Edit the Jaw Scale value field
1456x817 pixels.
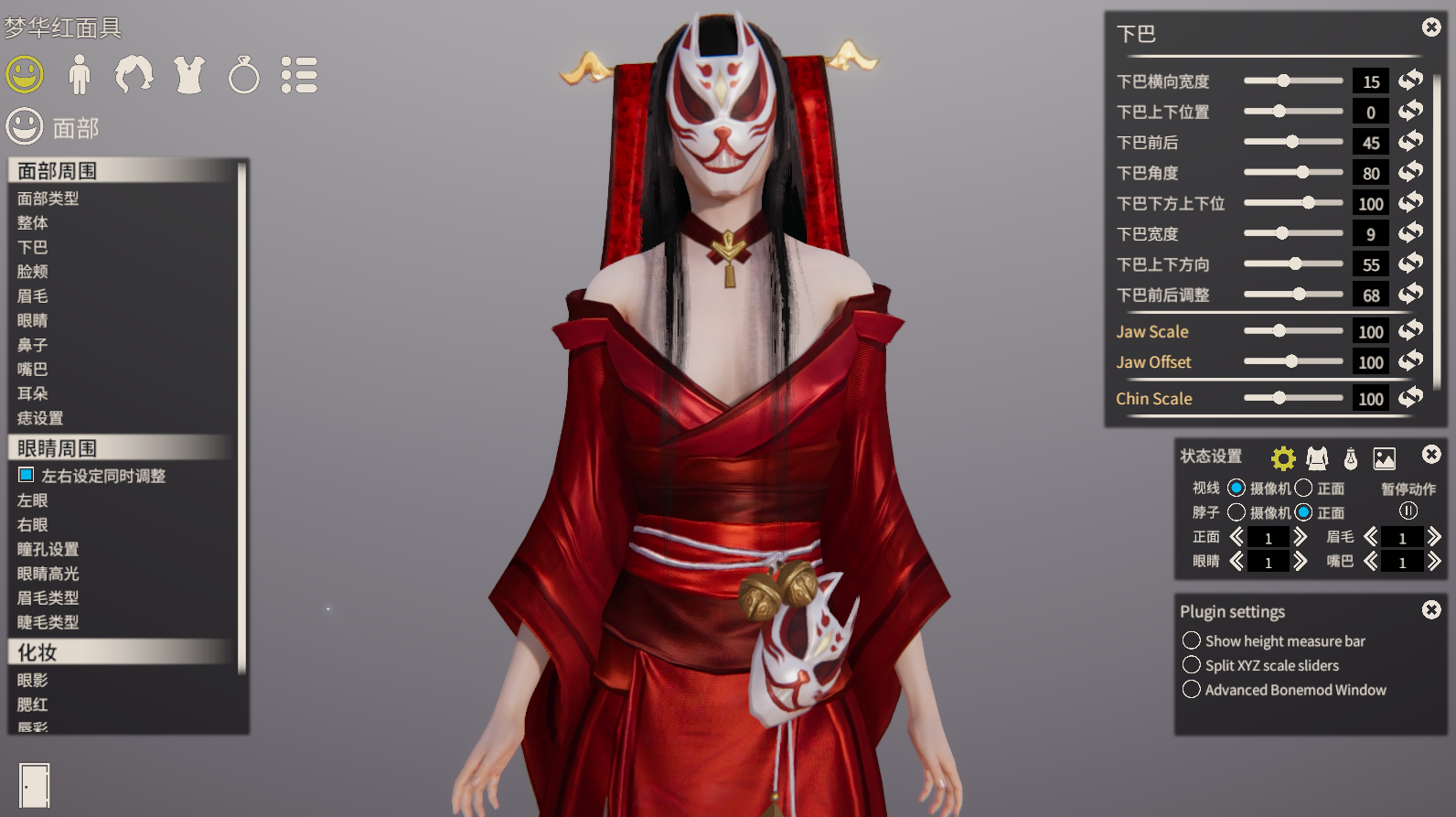coord(1370,331)
